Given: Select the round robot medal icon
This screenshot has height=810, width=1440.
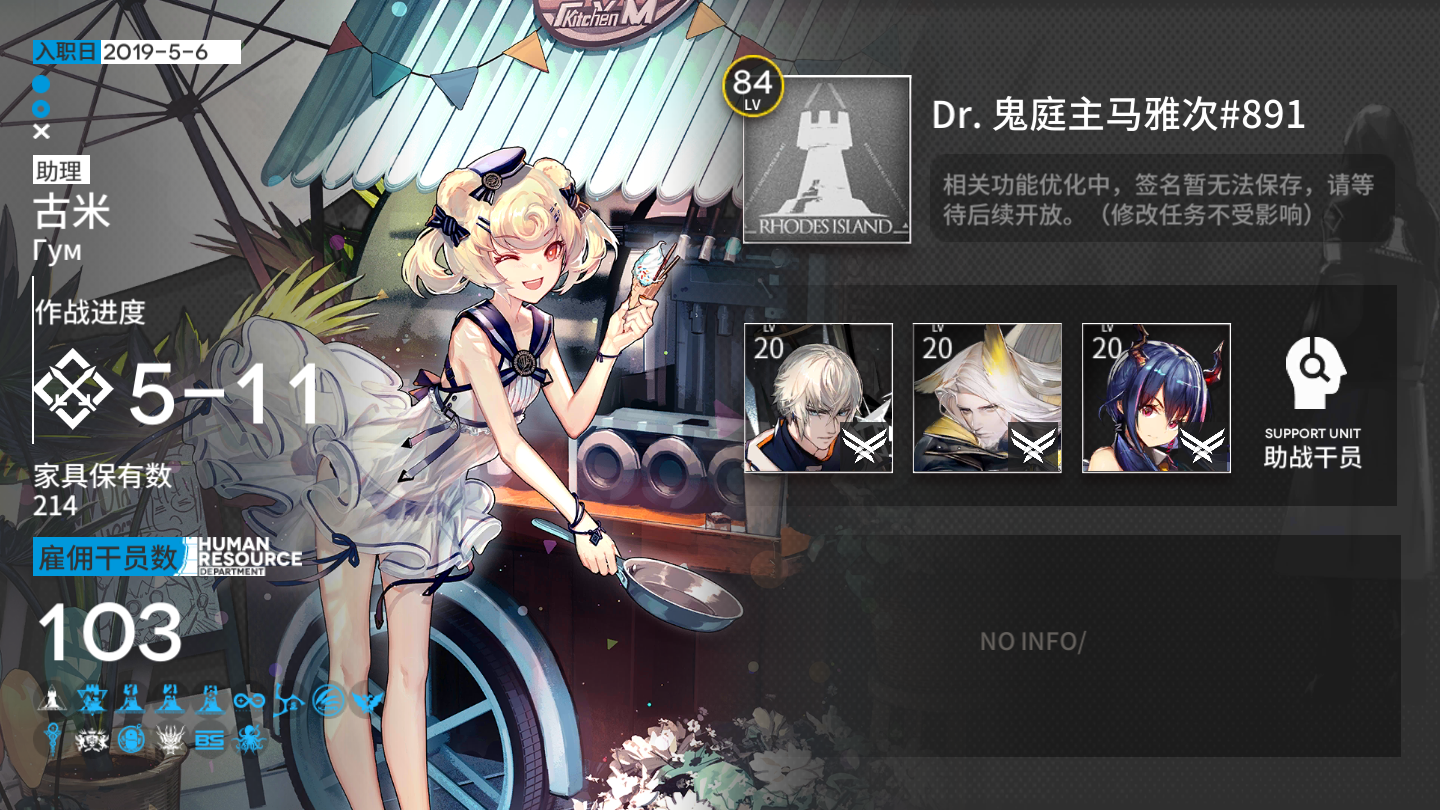Looking at the screenshot, I should pyautogui.click(x=131, y=740).
